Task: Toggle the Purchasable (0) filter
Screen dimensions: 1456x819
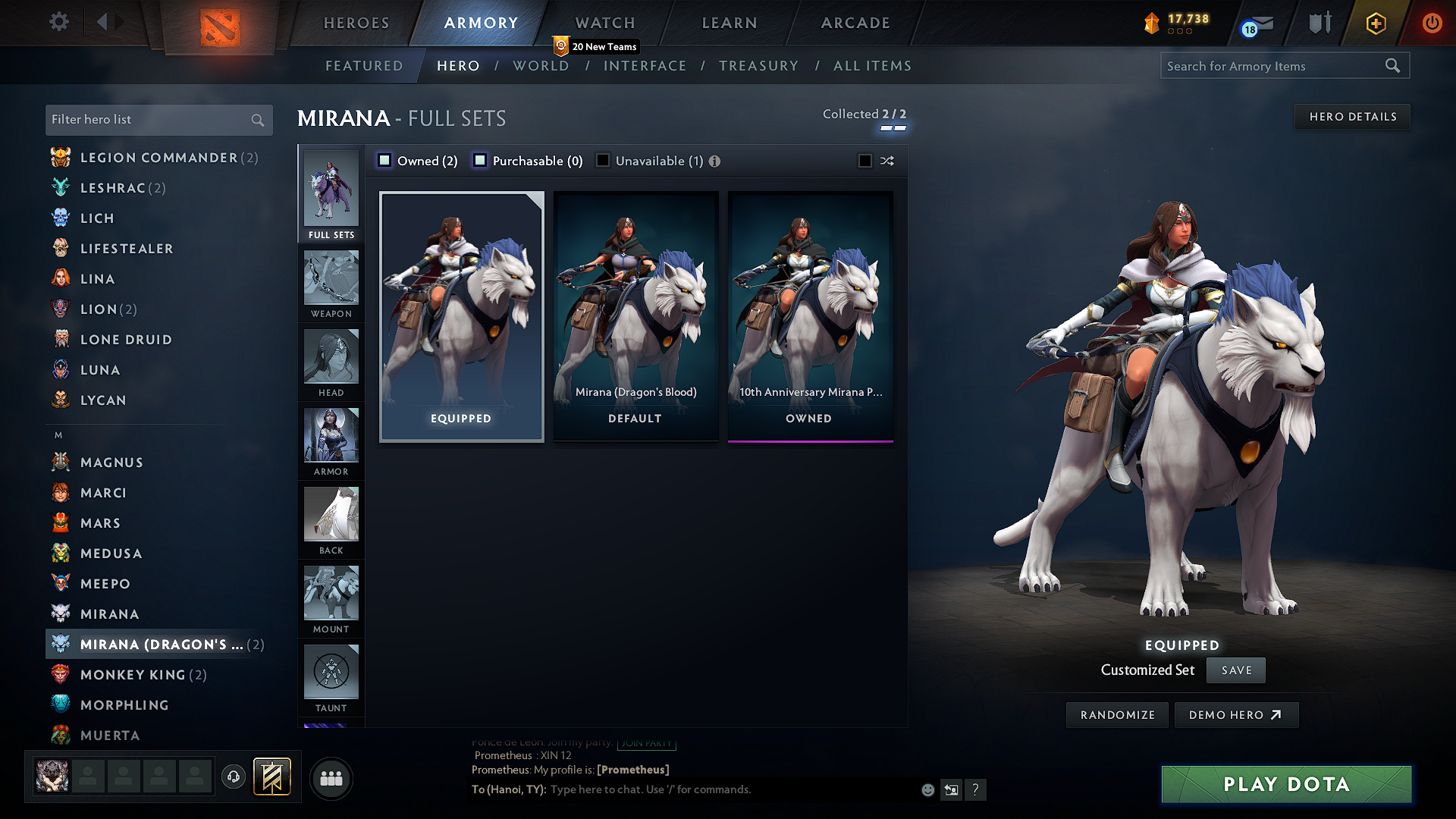Action: click(479, 160)
